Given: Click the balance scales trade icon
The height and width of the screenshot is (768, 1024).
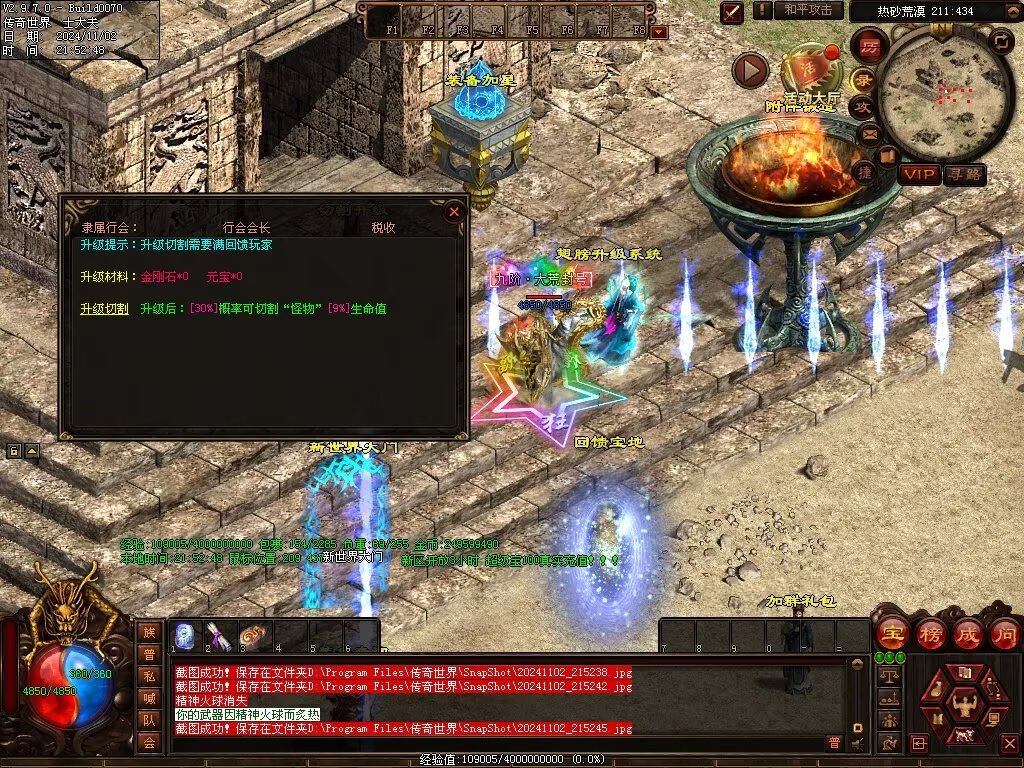Looking at the screenshot, I should 887,676.
